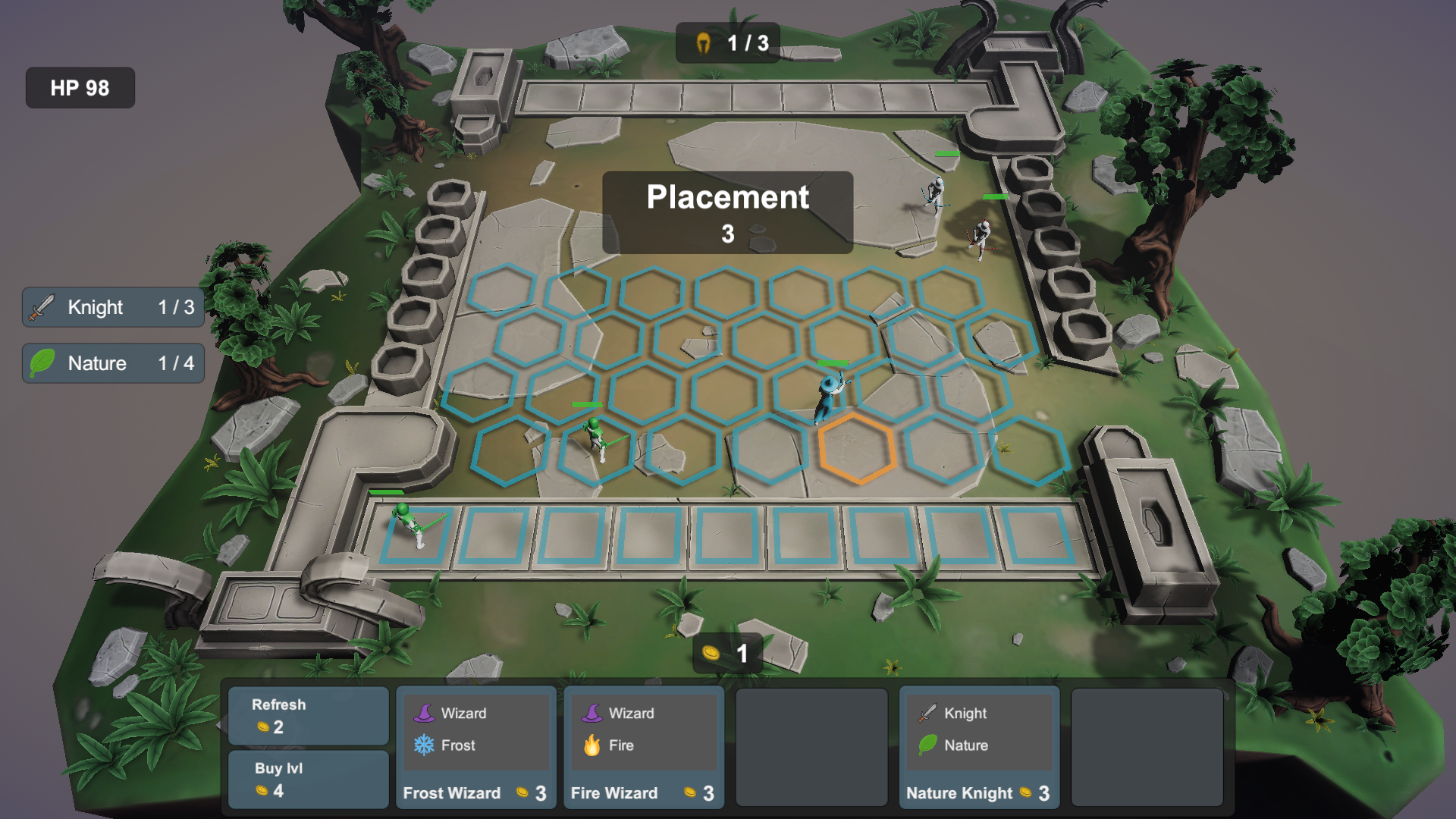Refresh the shop for 2 gold

coord(308,716)
